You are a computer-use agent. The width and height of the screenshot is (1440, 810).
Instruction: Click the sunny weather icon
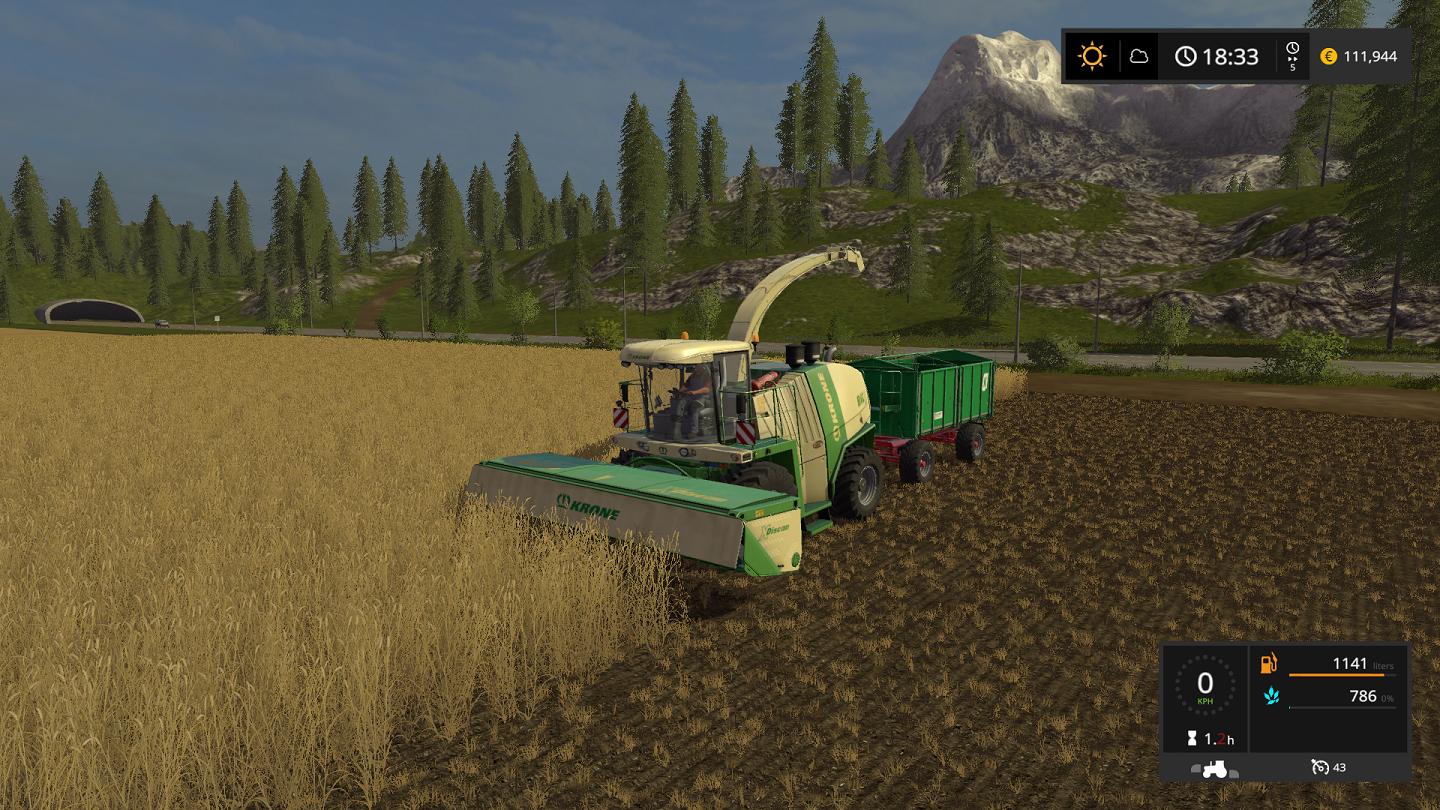point(1092,56)
